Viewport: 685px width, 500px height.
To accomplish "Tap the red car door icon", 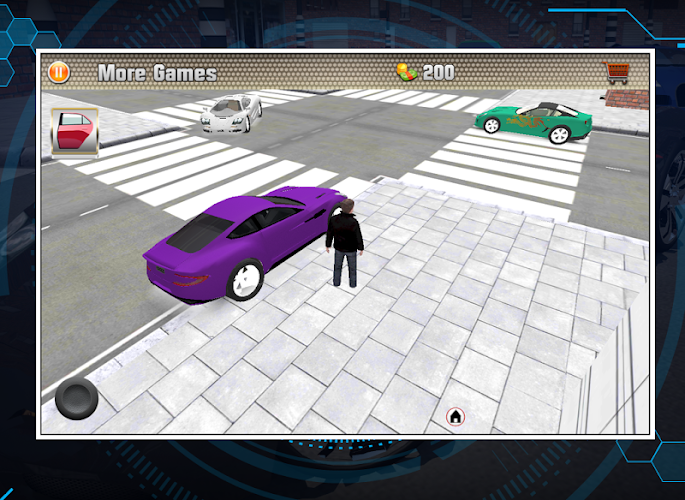I will [x=74, y=132].
